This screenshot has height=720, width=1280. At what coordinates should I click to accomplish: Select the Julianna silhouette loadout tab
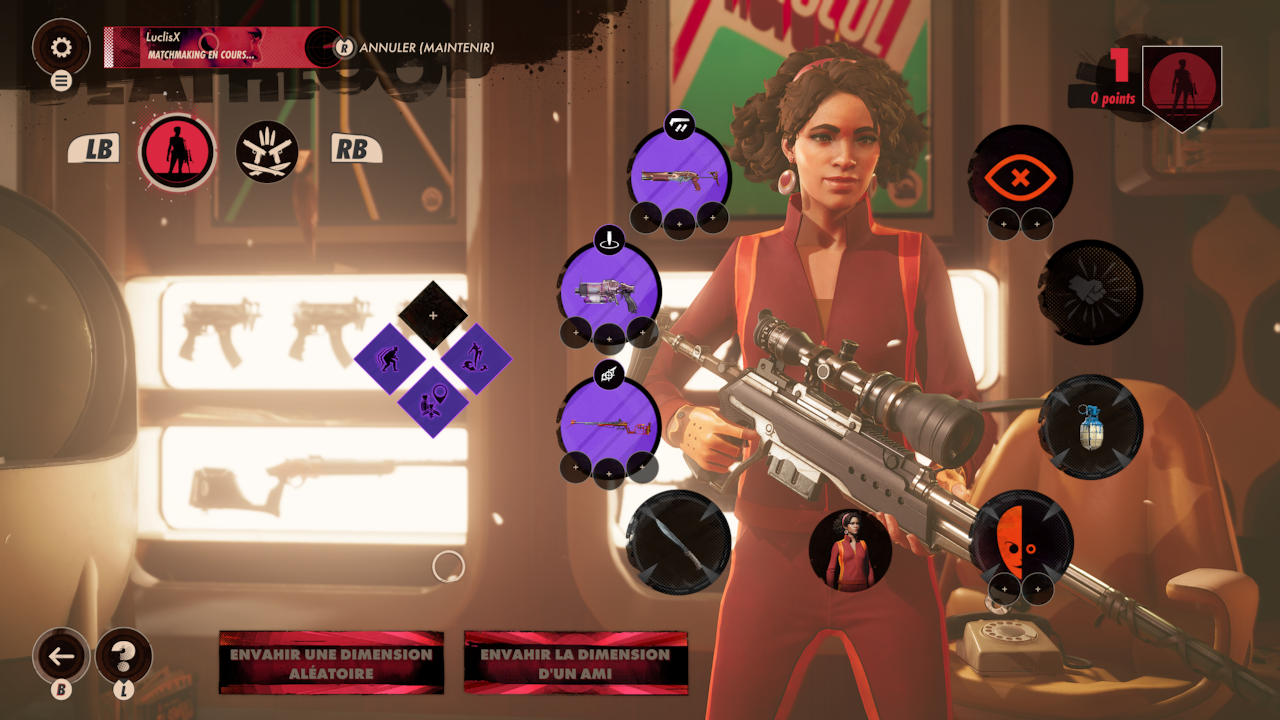pyautogui.click(x=177, y=153)
